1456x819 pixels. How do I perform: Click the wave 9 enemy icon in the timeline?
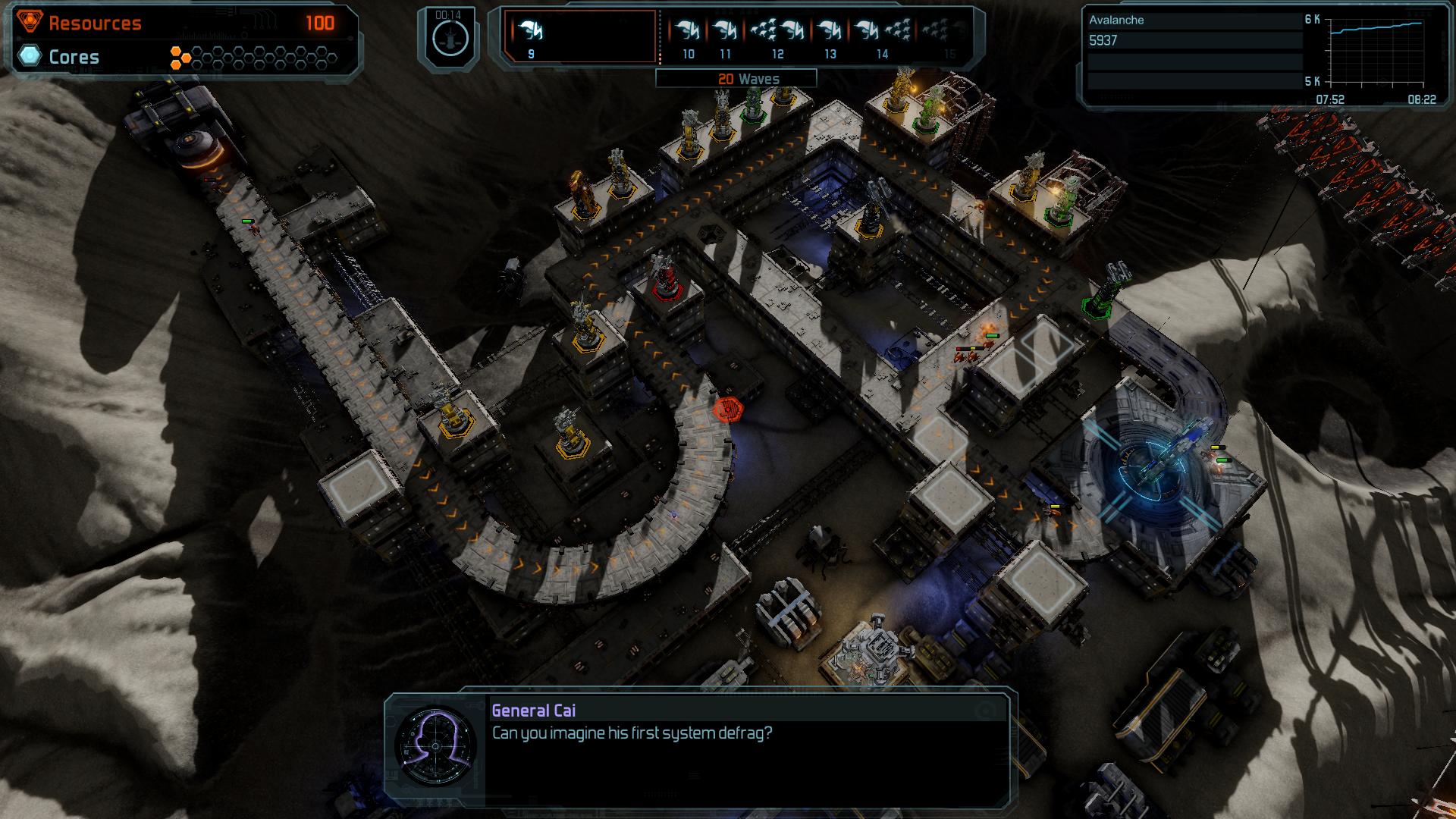click(531, 30)
